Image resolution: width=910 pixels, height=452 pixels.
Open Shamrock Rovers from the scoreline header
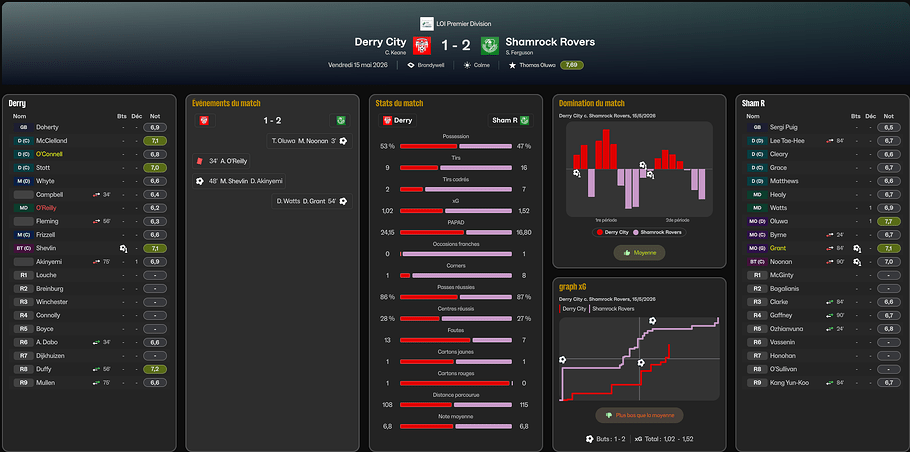tap(550, 42)
